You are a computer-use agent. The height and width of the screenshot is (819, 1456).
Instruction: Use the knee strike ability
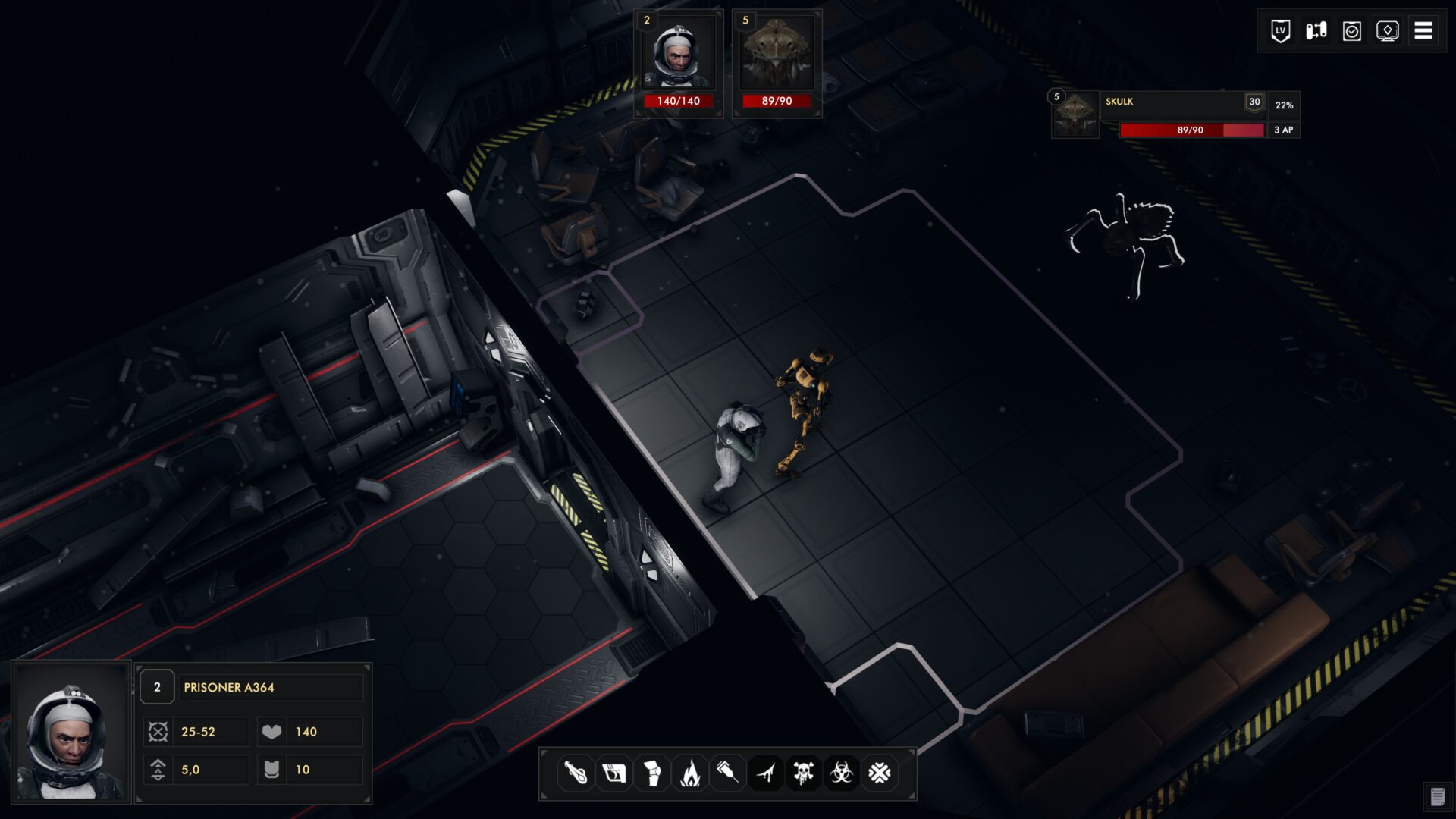click(651, 773)
